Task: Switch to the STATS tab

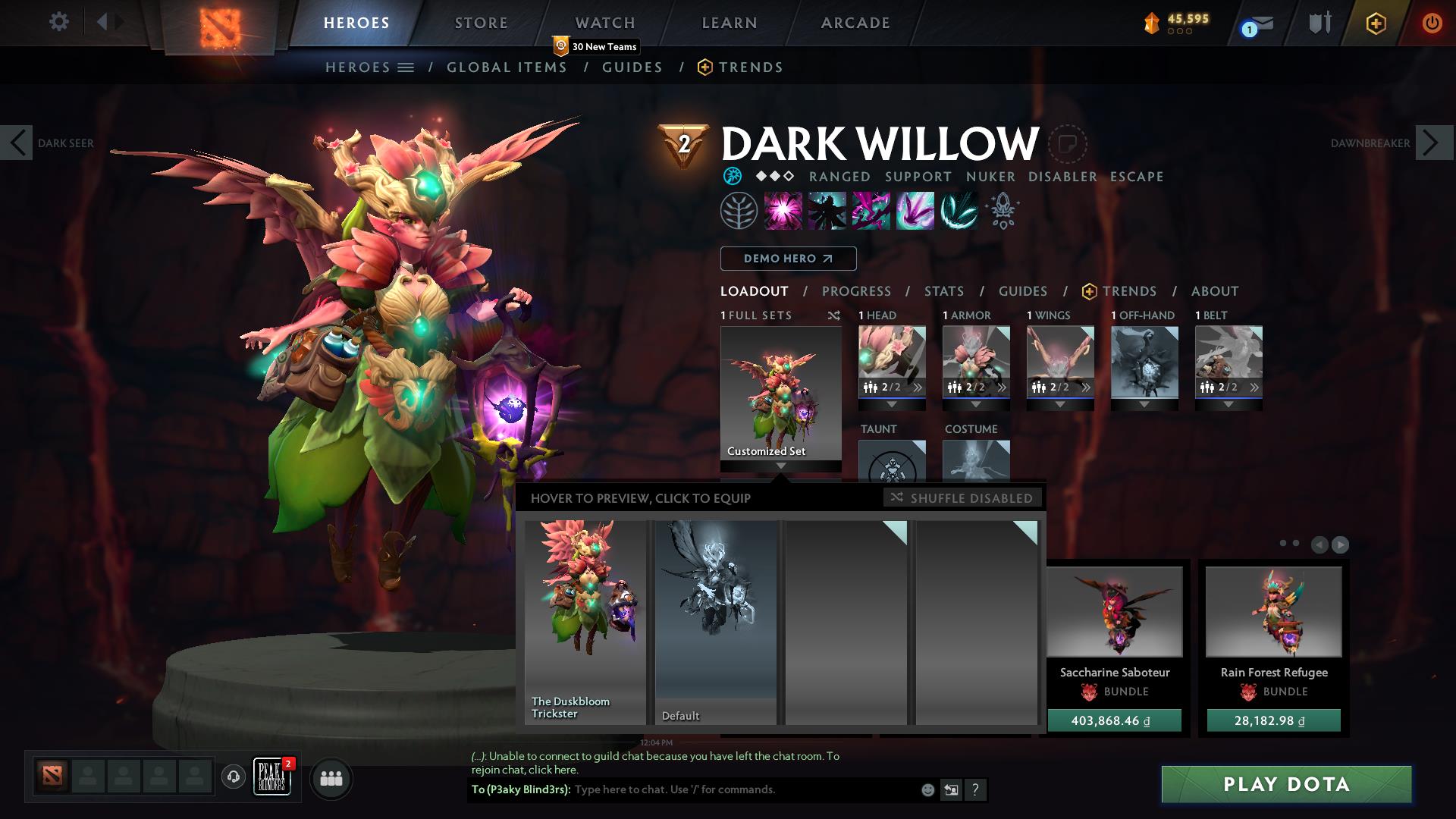Action: tap(943, 291)
